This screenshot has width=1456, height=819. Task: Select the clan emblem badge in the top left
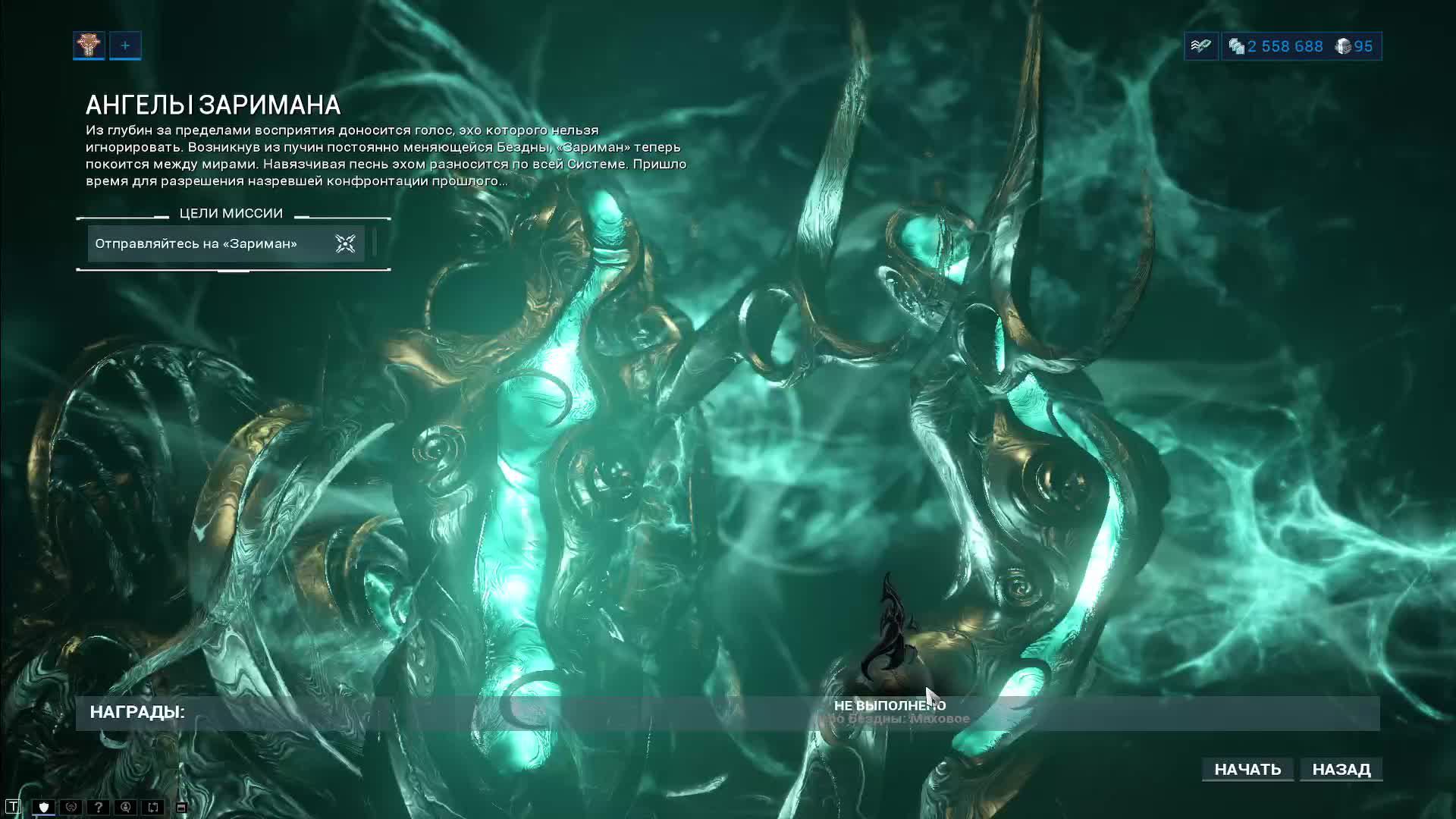[88, 45]
